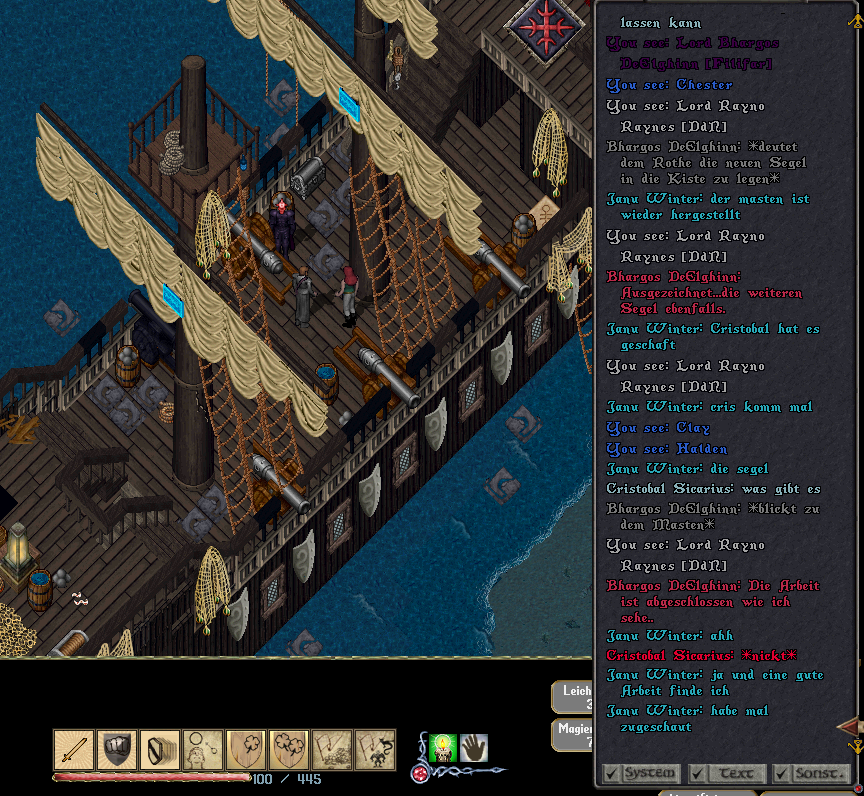Screen dimensions: 864x796
Task: Toggle the System journal filter checkbox
Action: click(x=610, y=774)
